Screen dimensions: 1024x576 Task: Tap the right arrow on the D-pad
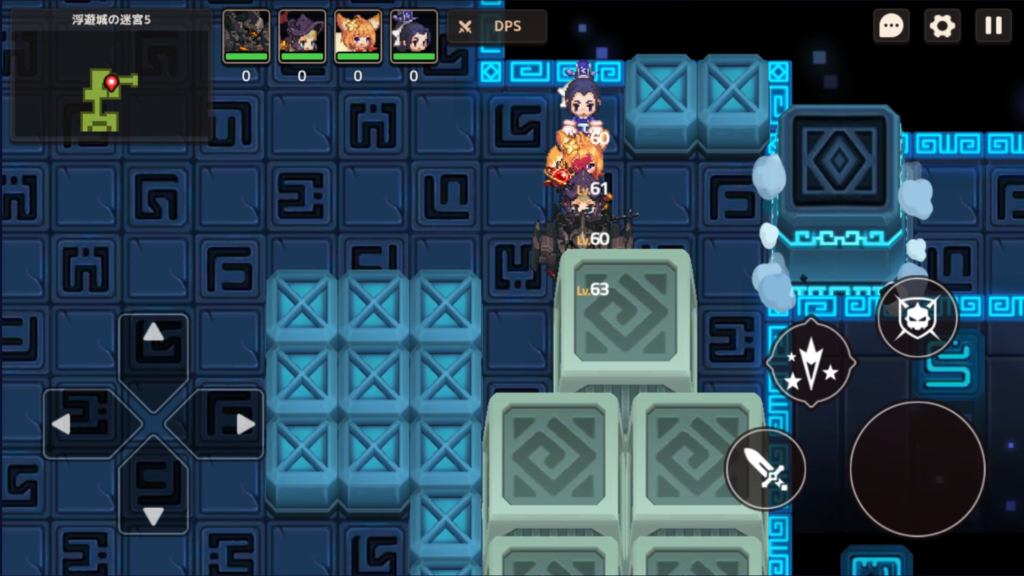pyautogui.click(x=245, y=424)
